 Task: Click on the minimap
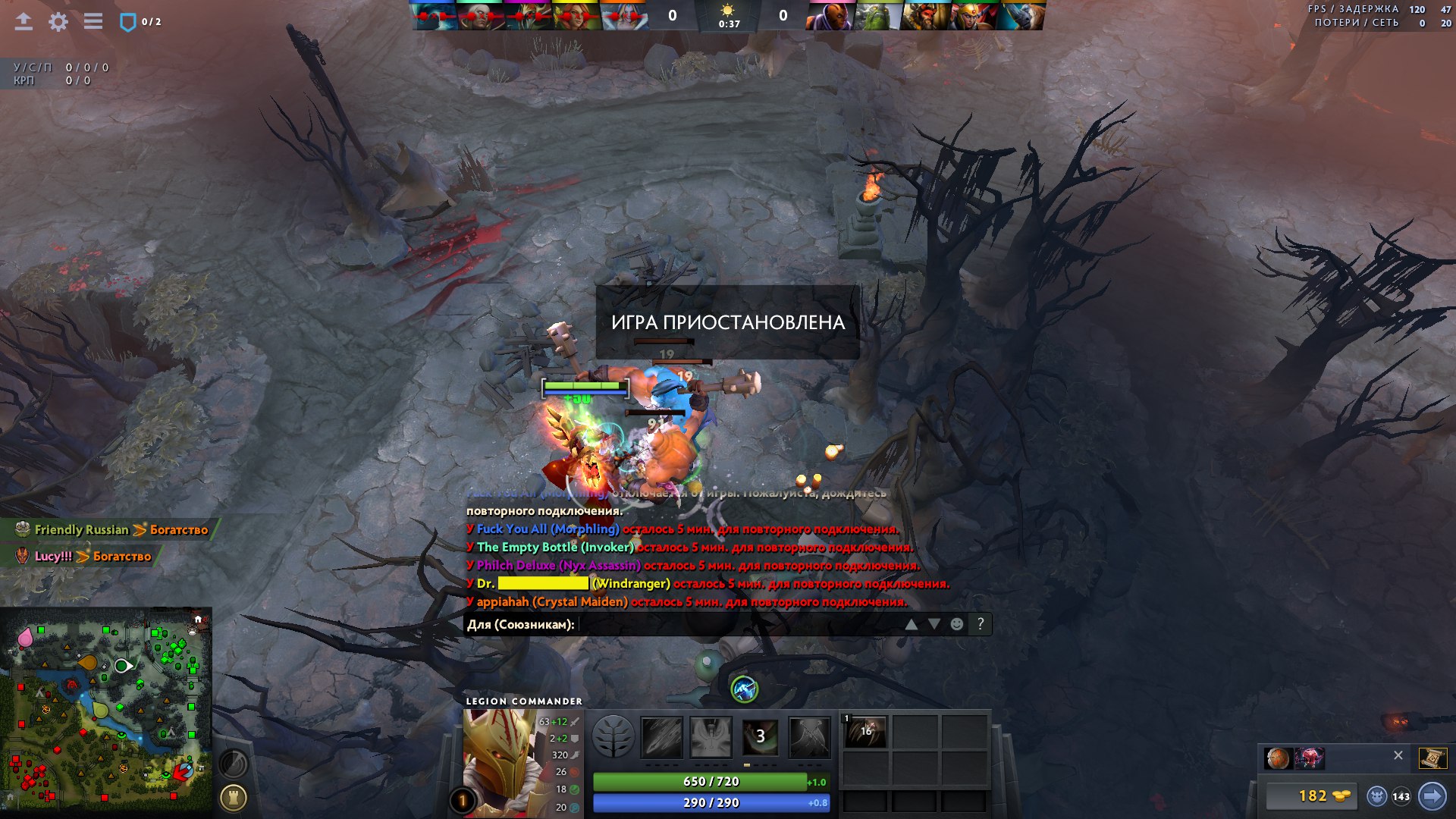pyautogui.click(x=106, y=713)
